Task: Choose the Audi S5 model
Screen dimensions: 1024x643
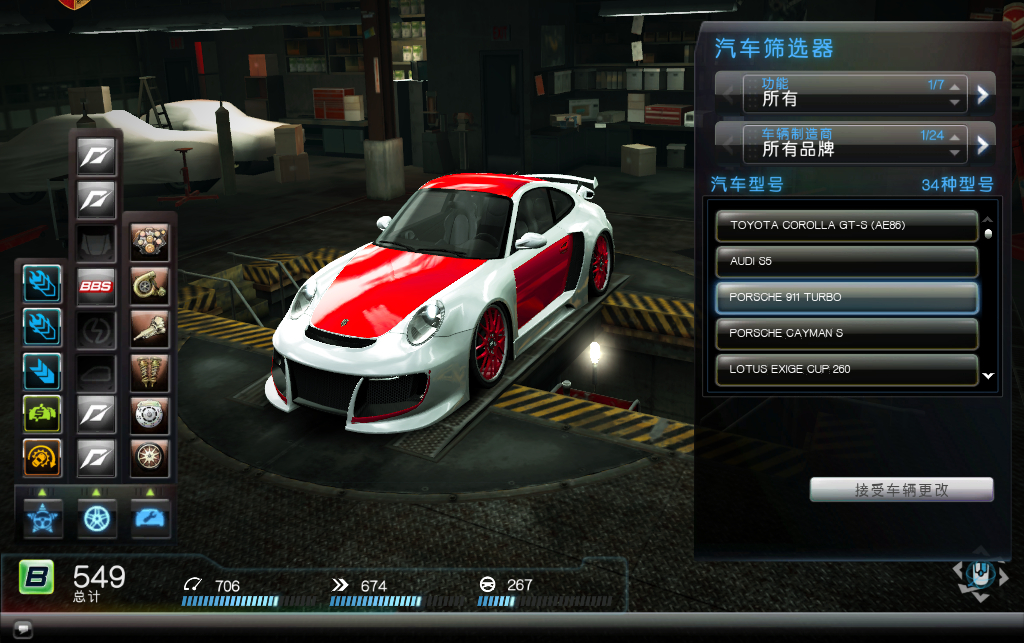Action: [846, 261]
